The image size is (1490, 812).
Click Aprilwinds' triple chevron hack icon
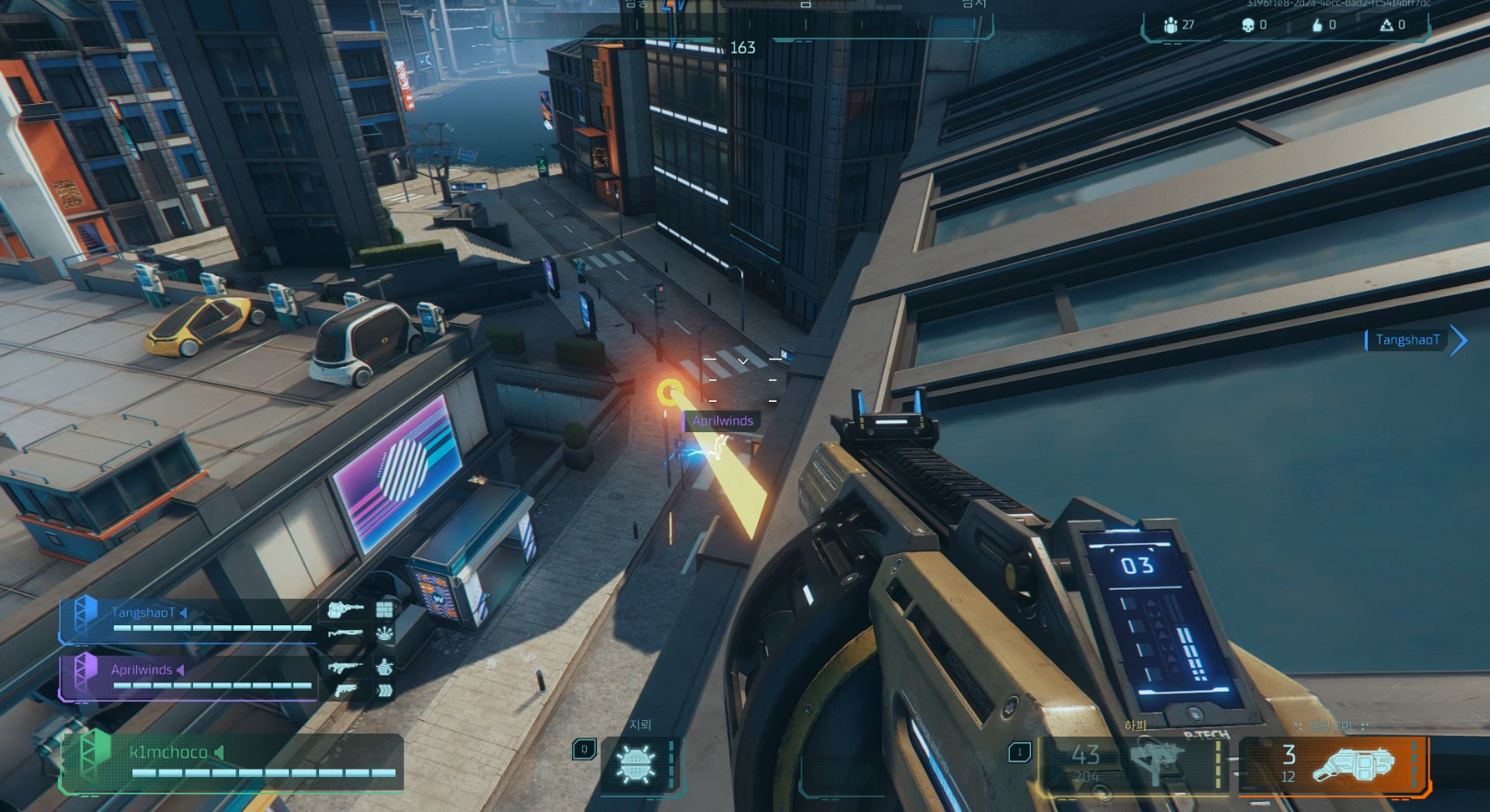(384, 690)
